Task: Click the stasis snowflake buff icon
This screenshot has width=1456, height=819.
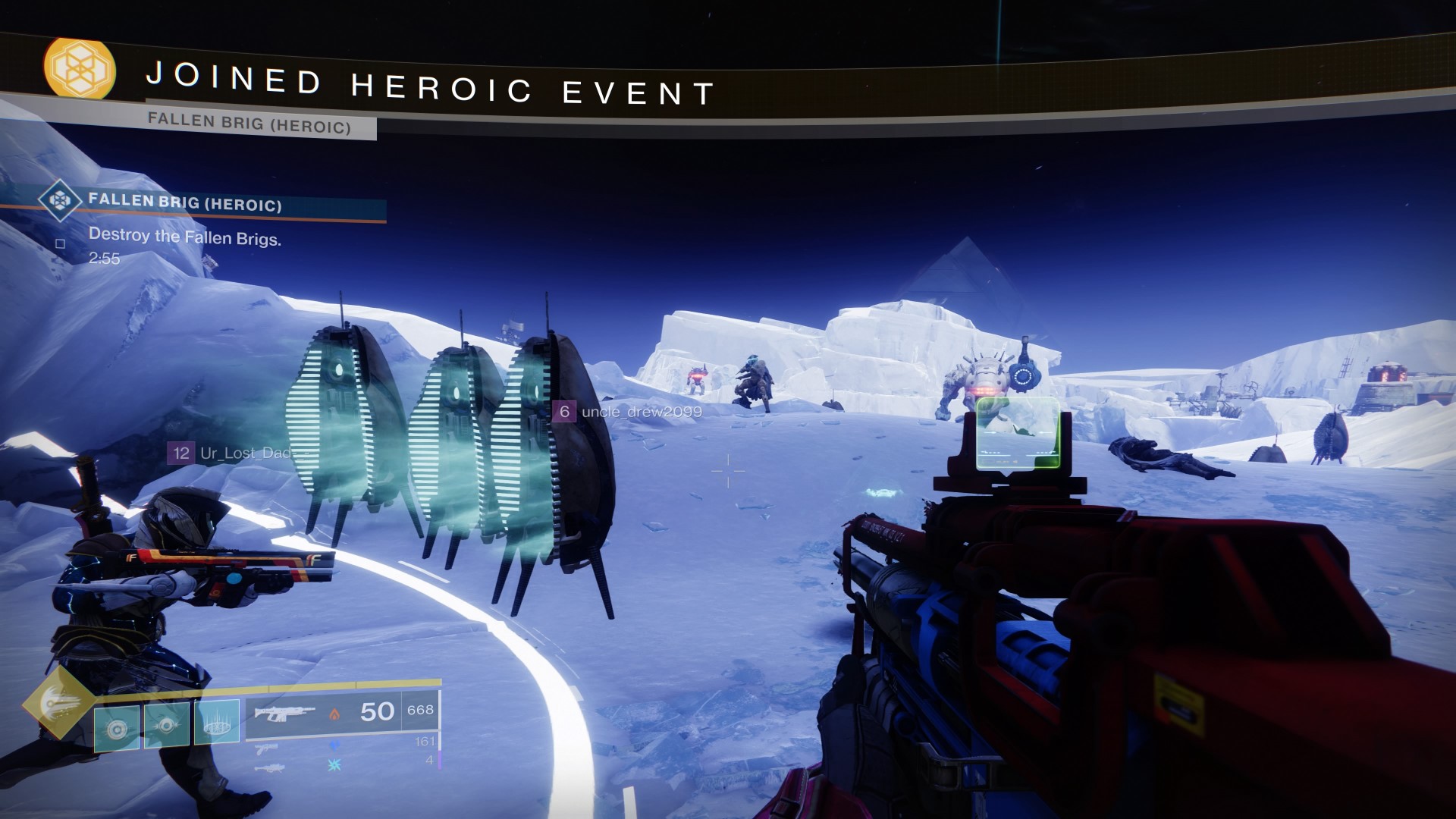Action: point(334,766)
